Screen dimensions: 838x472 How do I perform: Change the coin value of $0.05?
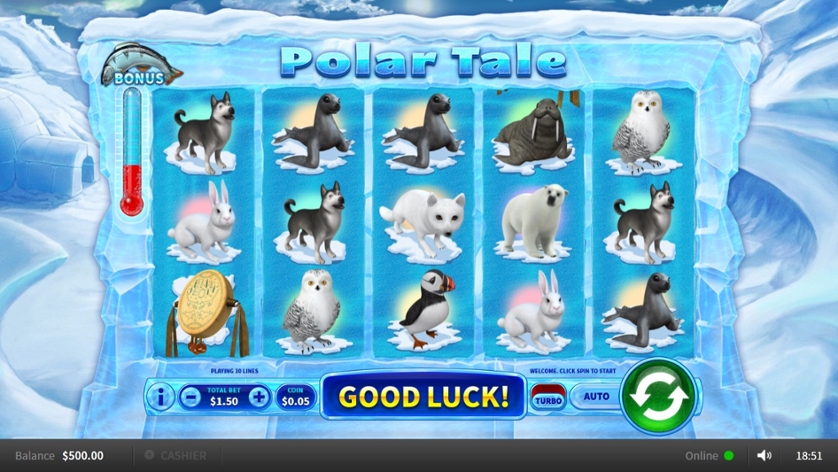294,397
